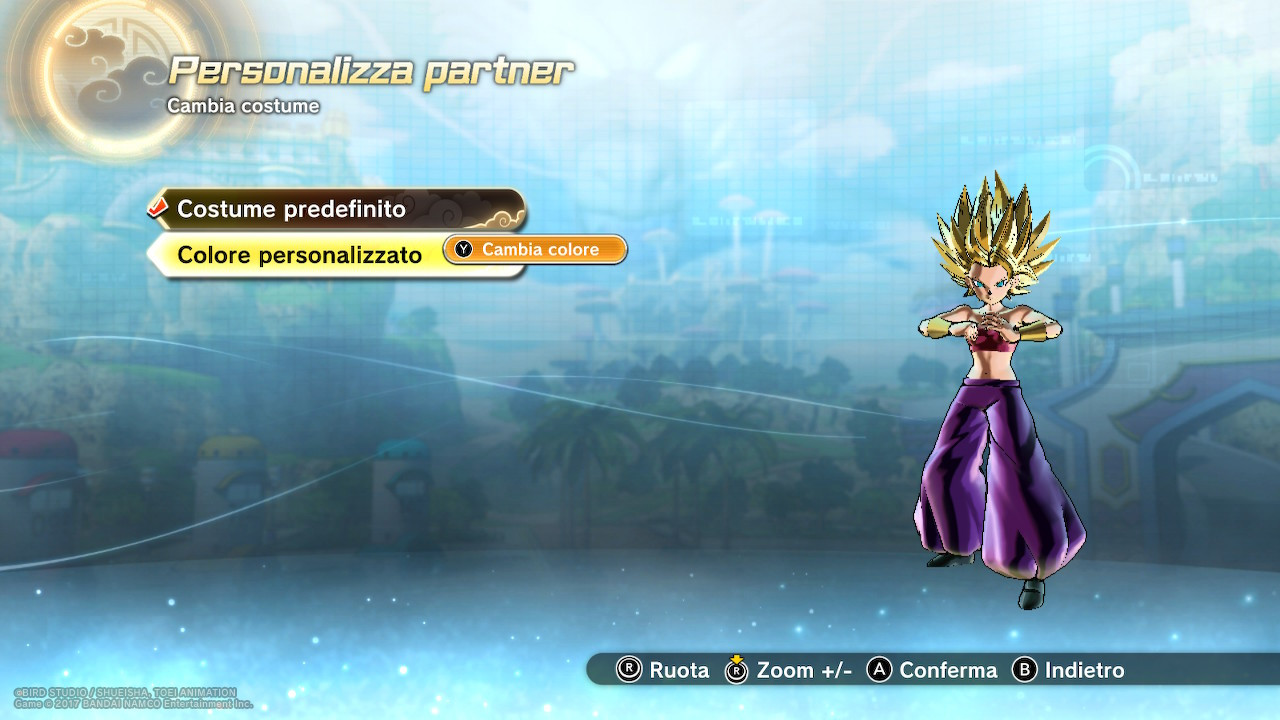Select the Costume predefinito option
This screenshot has height=720, width=1280.
(290, 210)
